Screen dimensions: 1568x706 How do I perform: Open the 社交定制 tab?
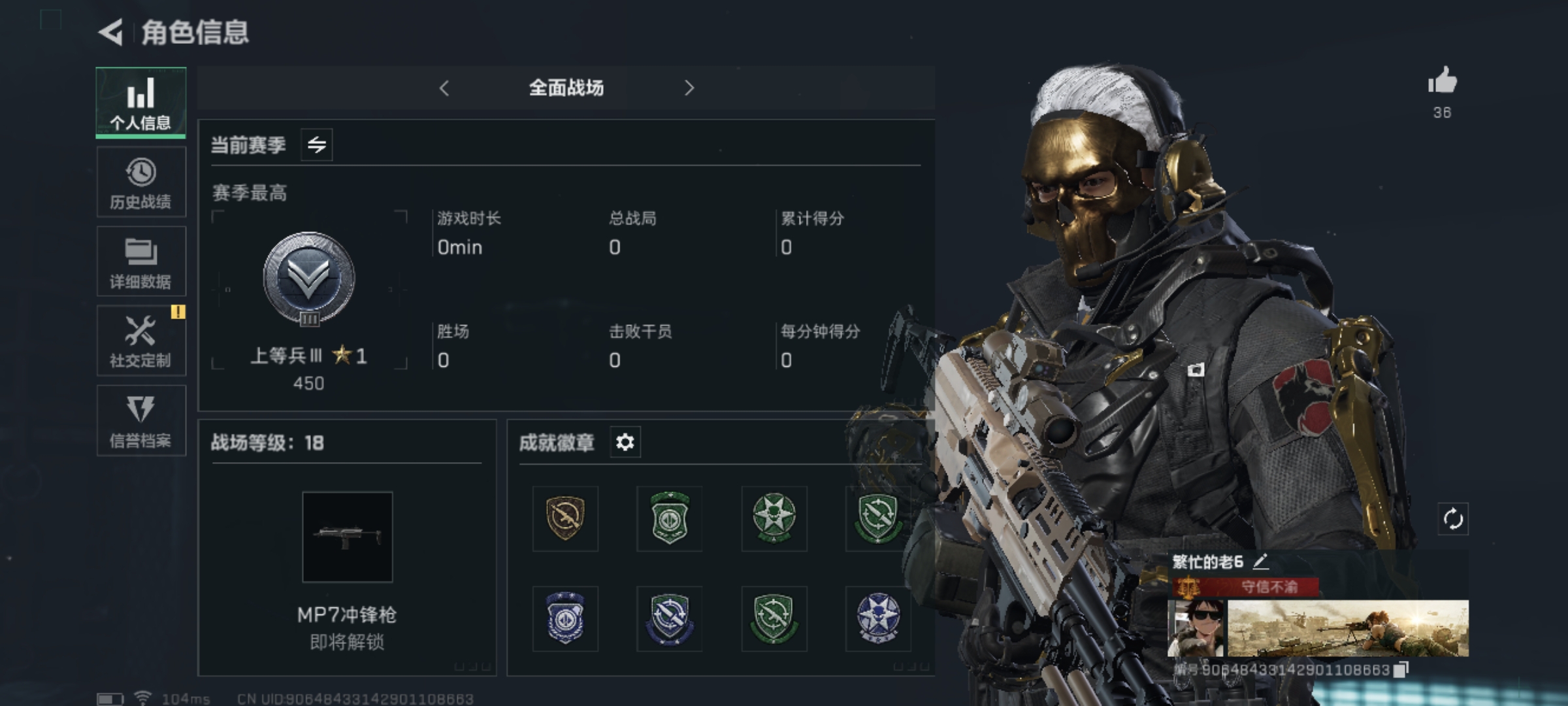[140, 341]
